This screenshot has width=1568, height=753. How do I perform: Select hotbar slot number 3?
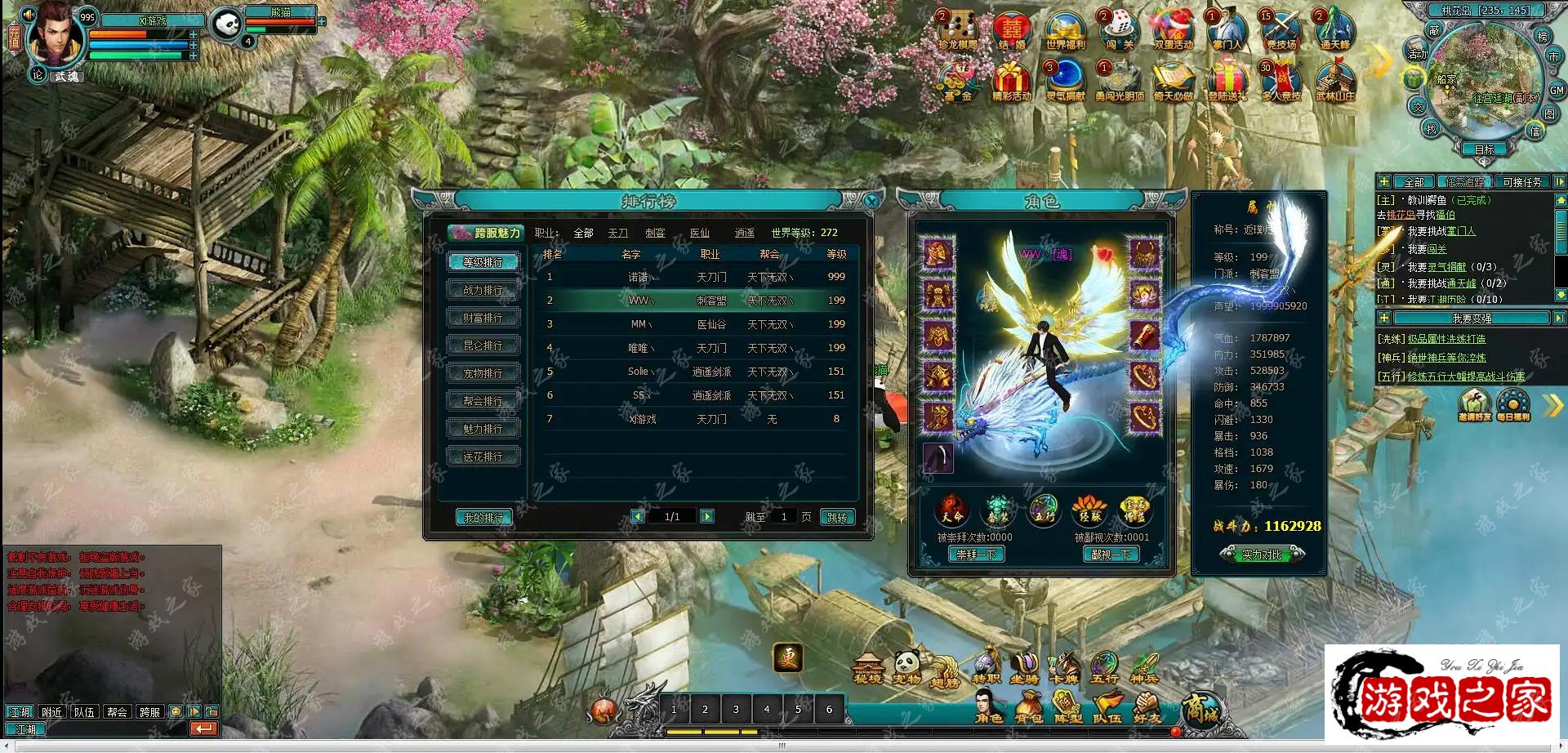[736, 709]
